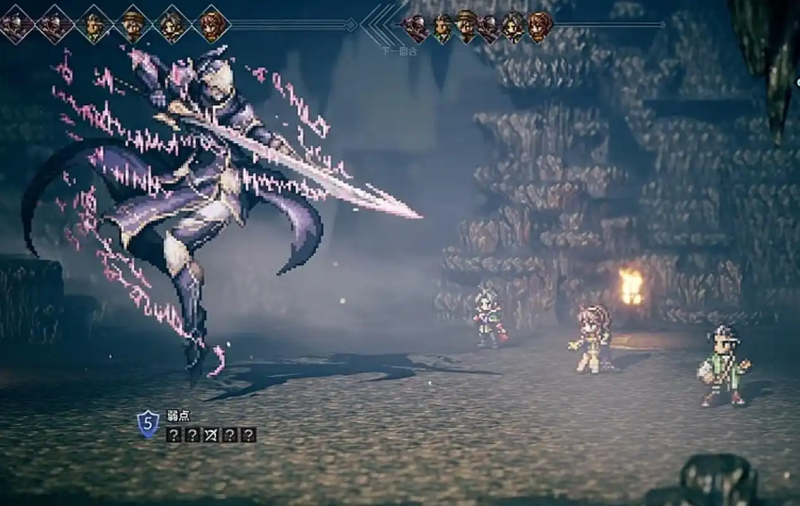Select the revealed bow weakness icon
This screenshot has width=800, height=506.
(211, 435)
